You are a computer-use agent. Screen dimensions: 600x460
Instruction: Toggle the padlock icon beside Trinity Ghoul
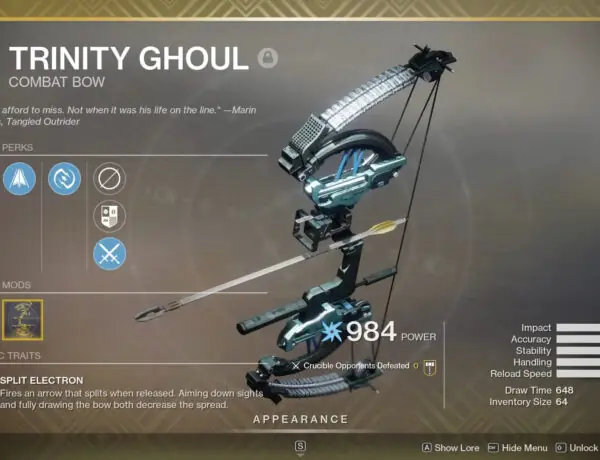point(267,58)
